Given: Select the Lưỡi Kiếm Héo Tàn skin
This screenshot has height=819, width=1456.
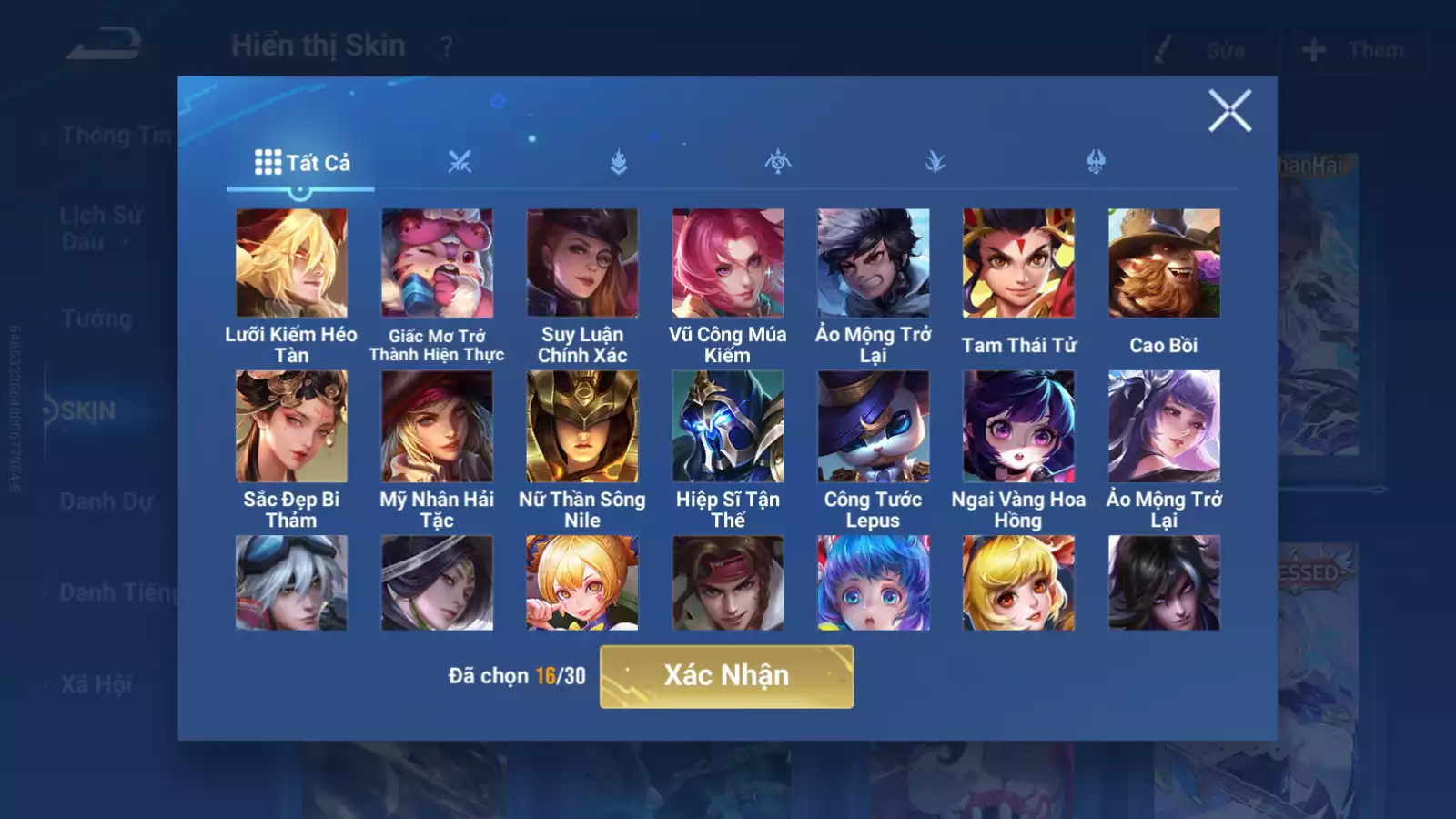Looking at the screenshot, I should [x=291, y=263].
